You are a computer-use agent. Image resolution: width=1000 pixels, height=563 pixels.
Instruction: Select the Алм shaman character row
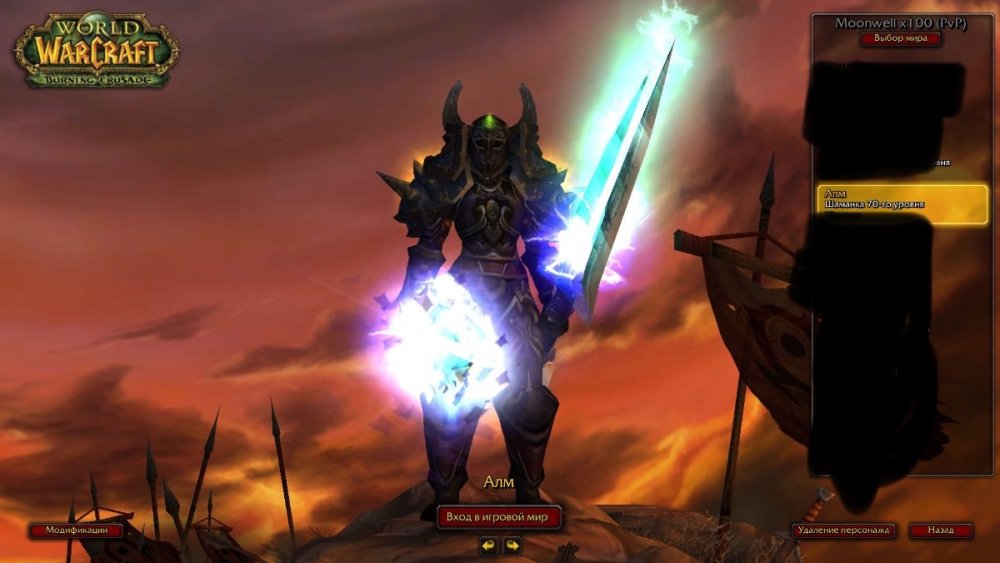pos(901,203)
